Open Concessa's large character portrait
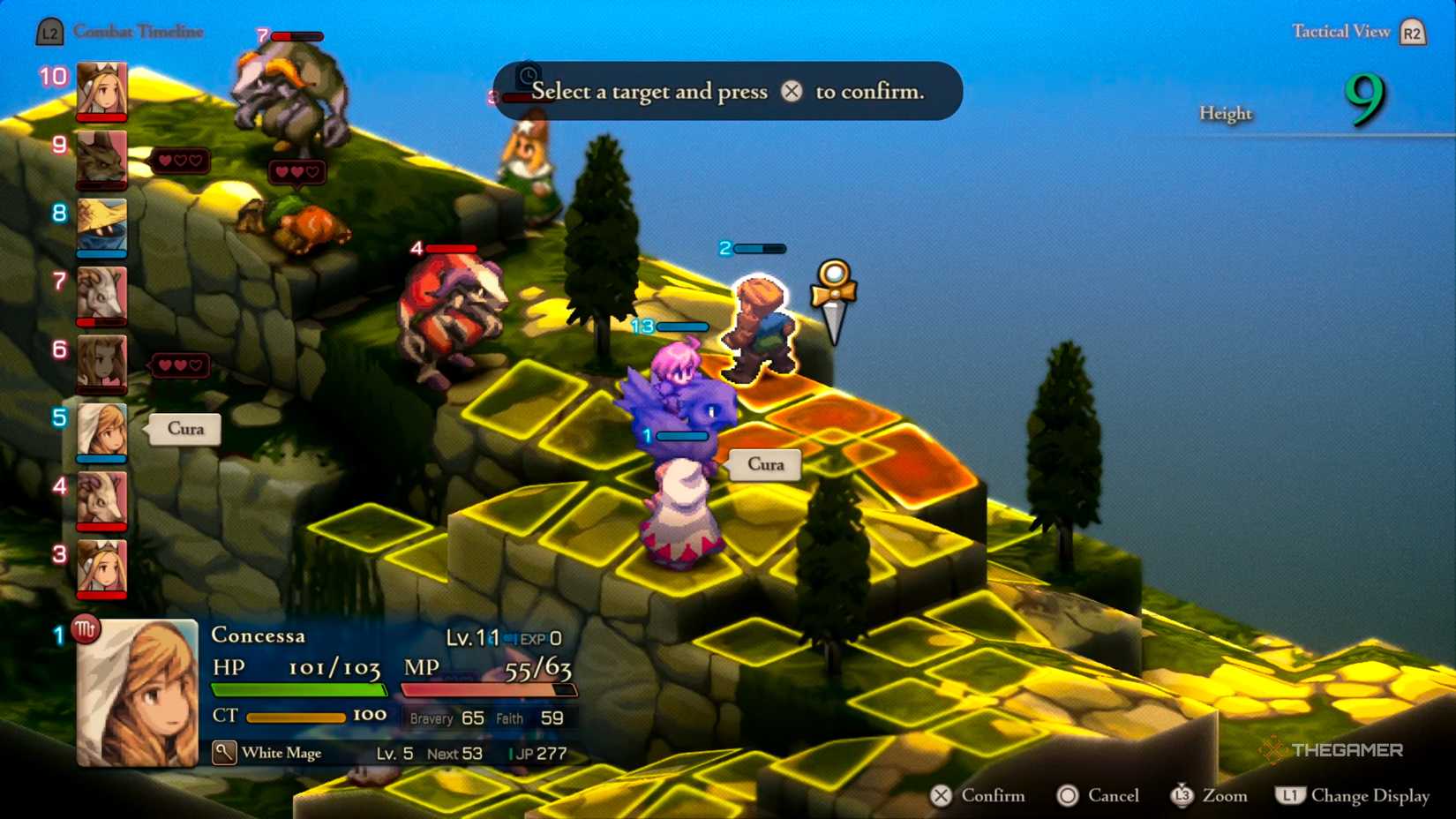 point(138,694)
